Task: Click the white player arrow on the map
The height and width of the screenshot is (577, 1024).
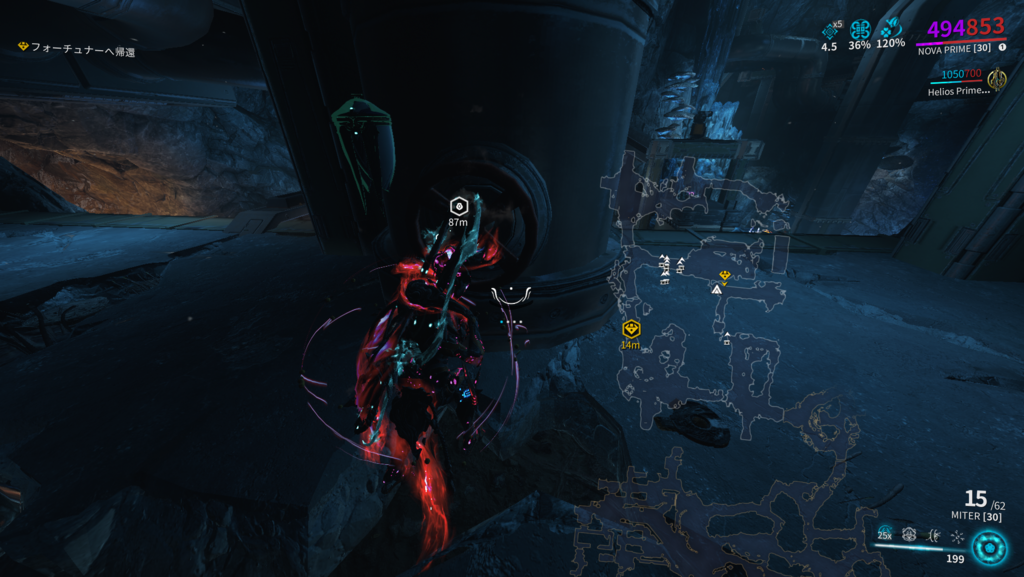Action: click(716, 289)
